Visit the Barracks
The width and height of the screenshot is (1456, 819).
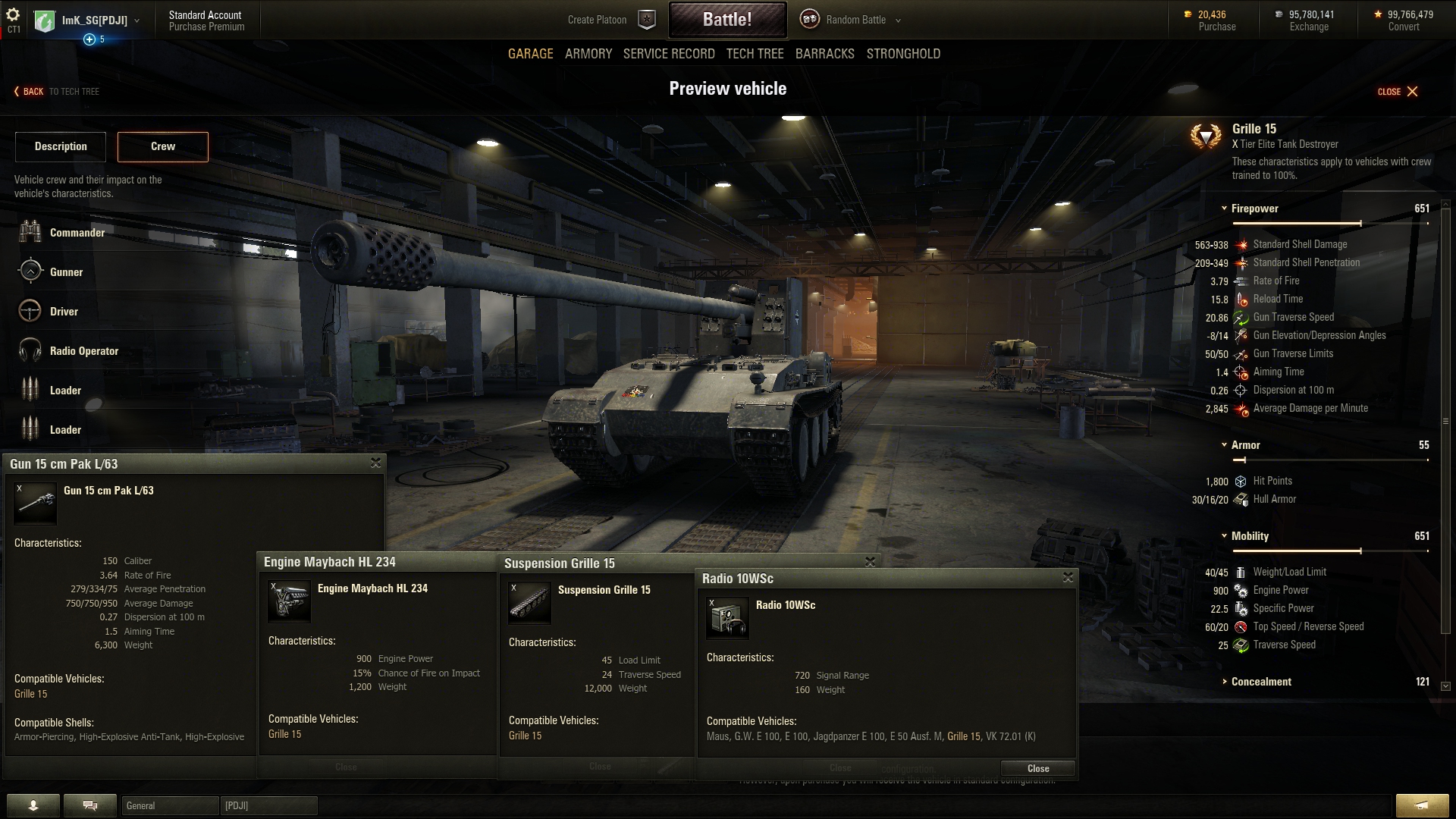point(824,54)
